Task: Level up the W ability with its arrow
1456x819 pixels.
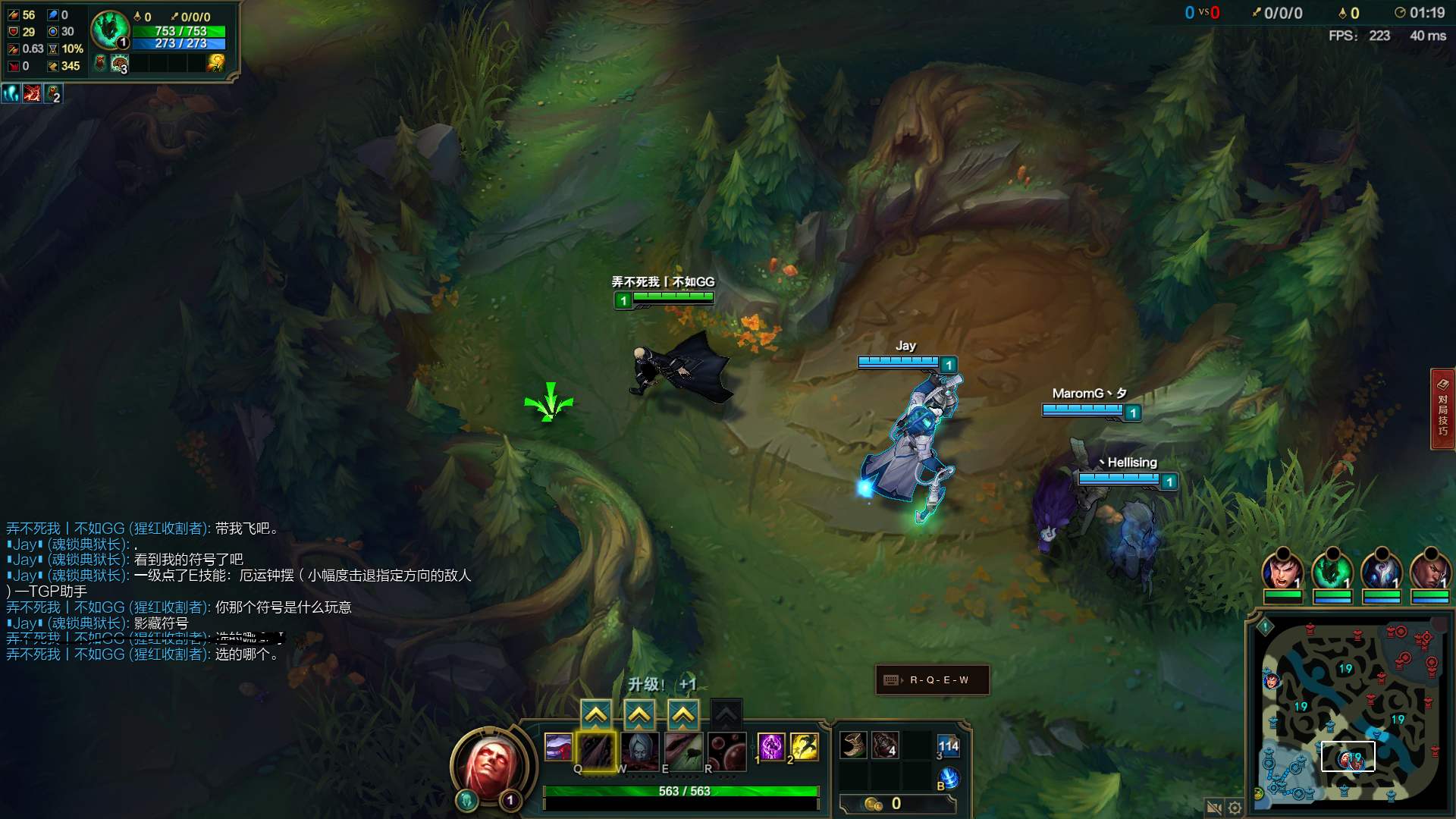Action: (x=639, y=714)
